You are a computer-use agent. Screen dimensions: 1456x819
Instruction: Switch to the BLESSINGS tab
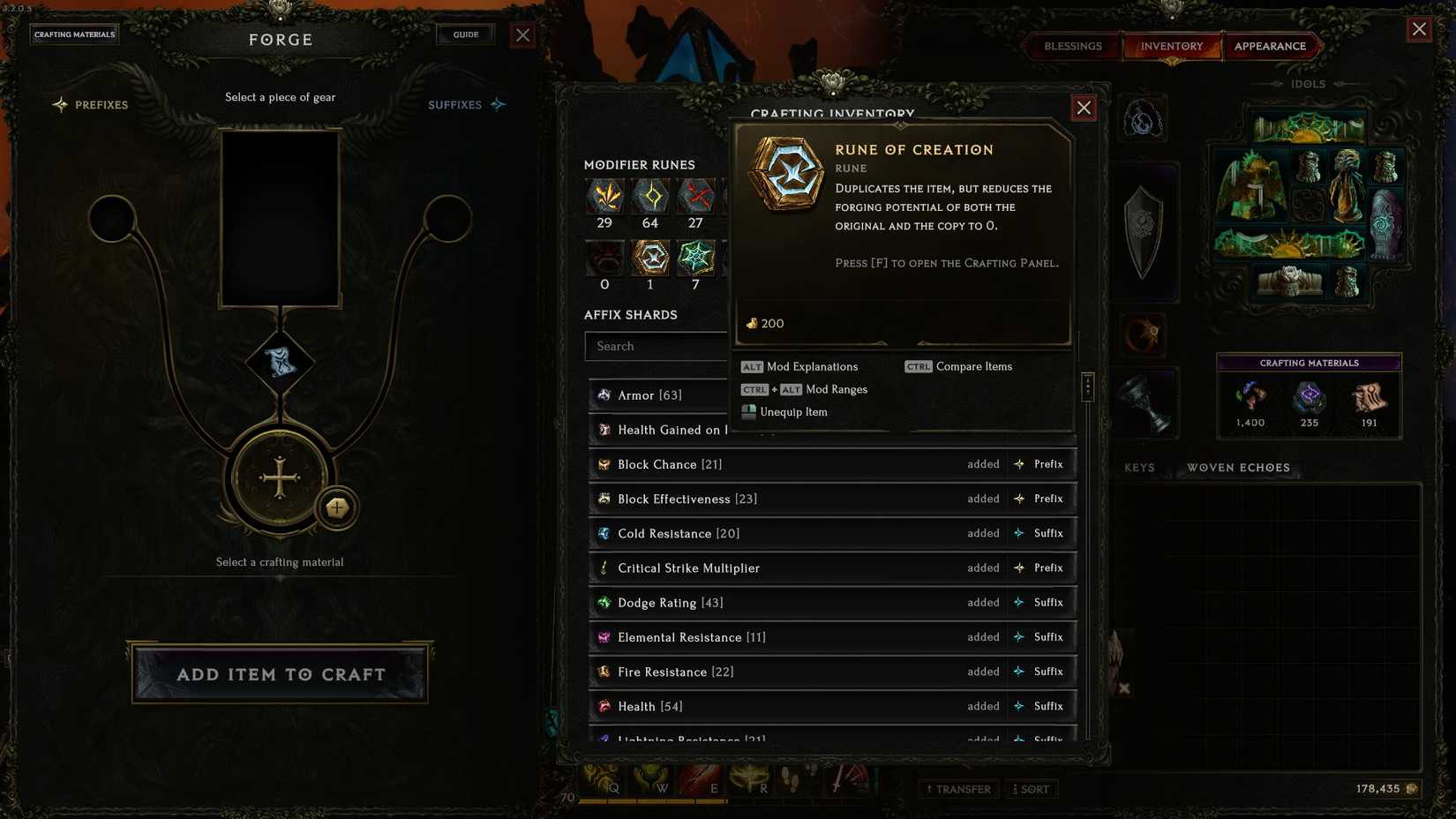(1072, 46)
